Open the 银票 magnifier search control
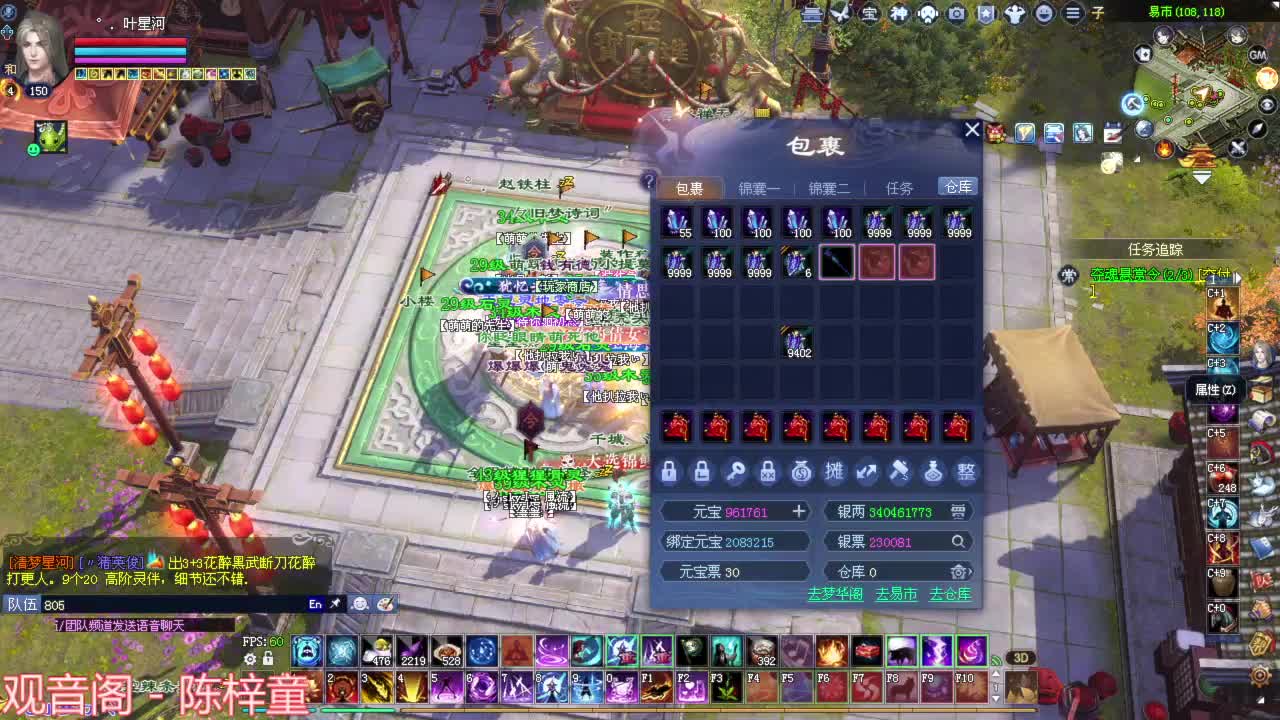The width and height of the screenshot is (1280, 720). pos(958,541)
